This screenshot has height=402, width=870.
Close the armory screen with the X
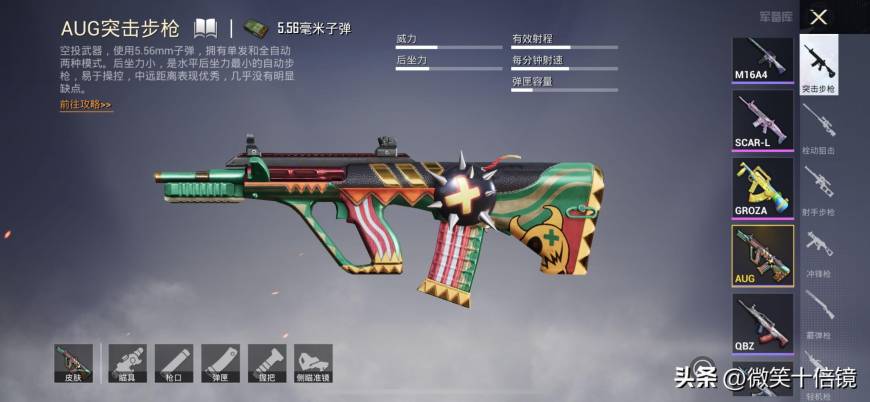click(x=818, y=17)
